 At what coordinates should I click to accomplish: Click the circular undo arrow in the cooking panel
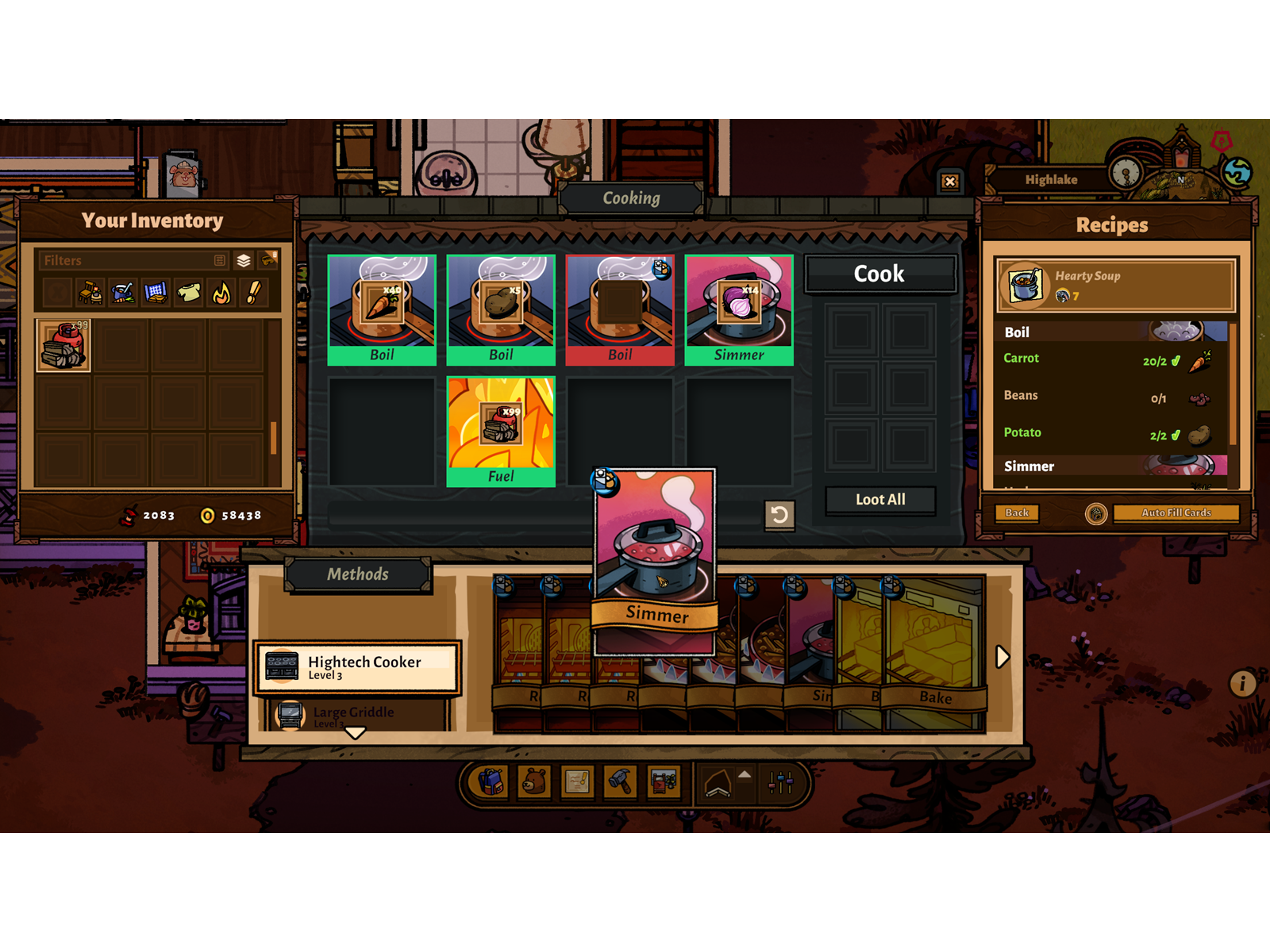point(780,514)
